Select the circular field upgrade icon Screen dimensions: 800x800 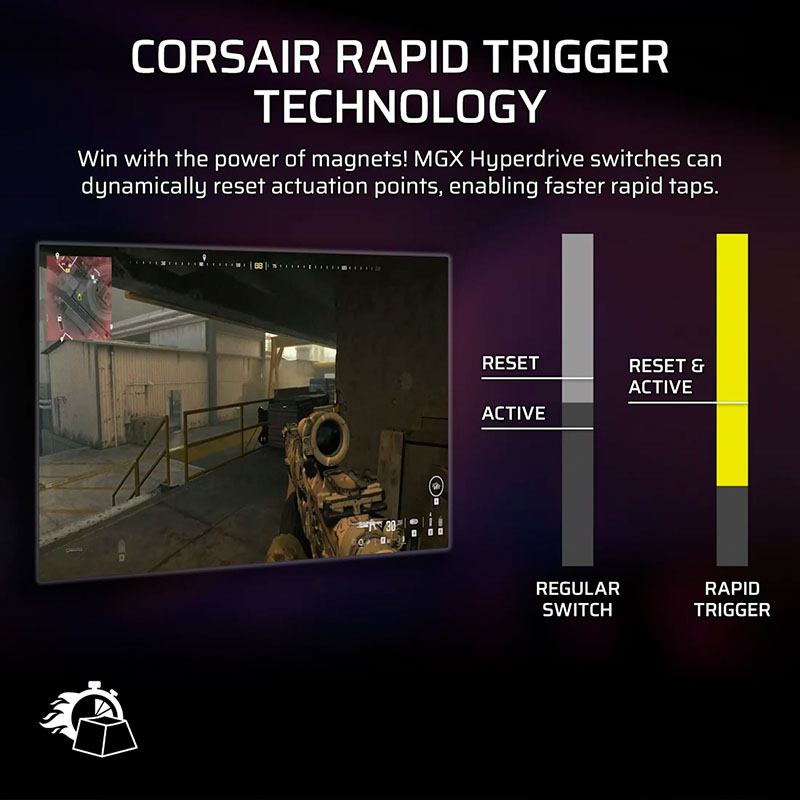click(x=436, y=487)
